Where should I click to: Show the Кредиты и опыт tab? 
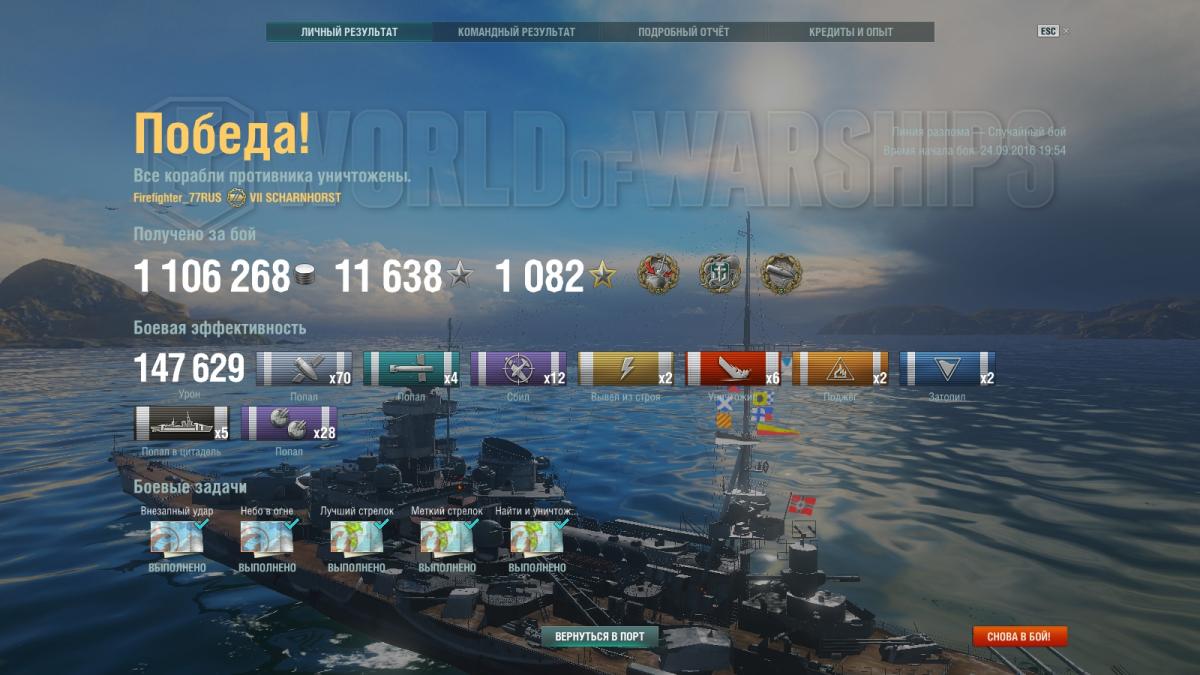[x=850, y=32]
